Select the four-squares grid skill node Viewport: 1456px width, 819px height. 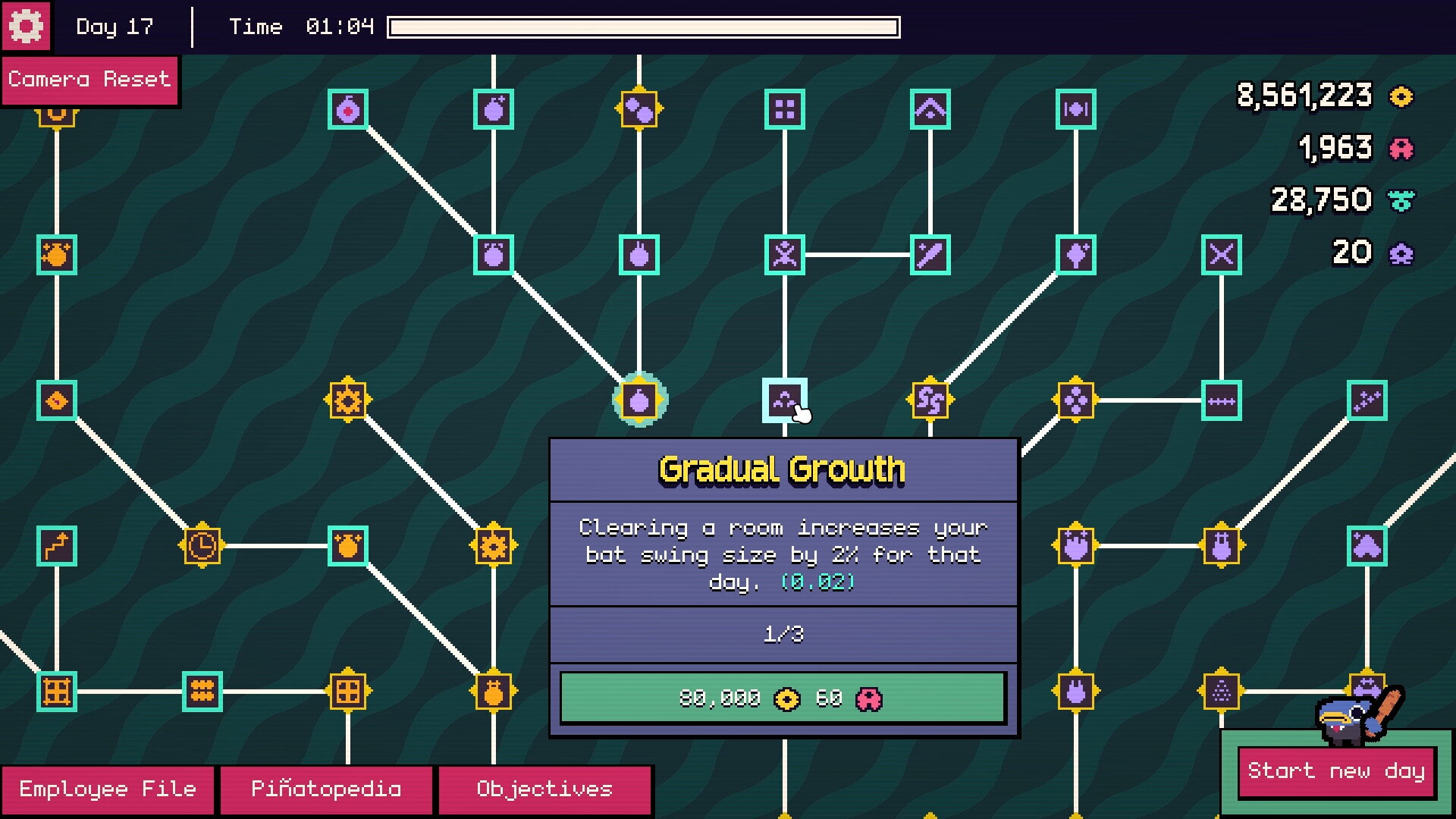coord(784,109)
